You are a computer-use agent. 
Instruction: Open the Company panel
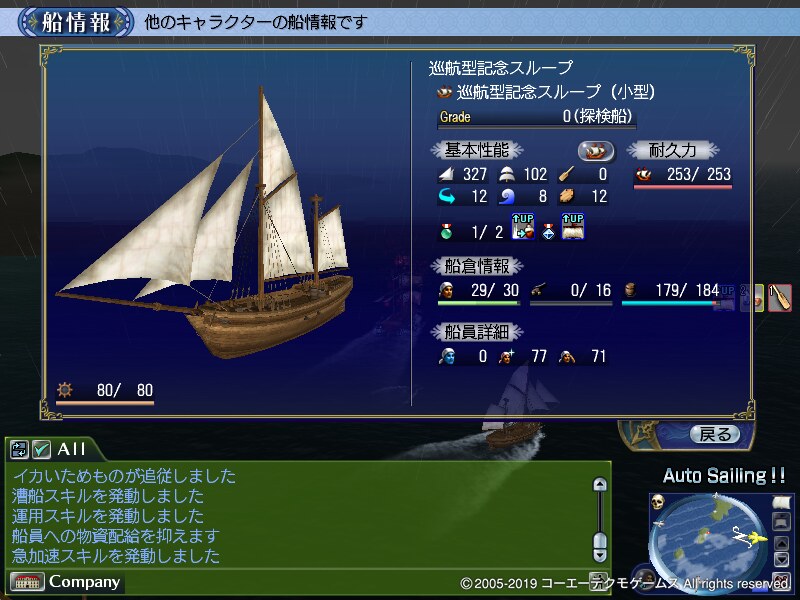coord(67,581)
